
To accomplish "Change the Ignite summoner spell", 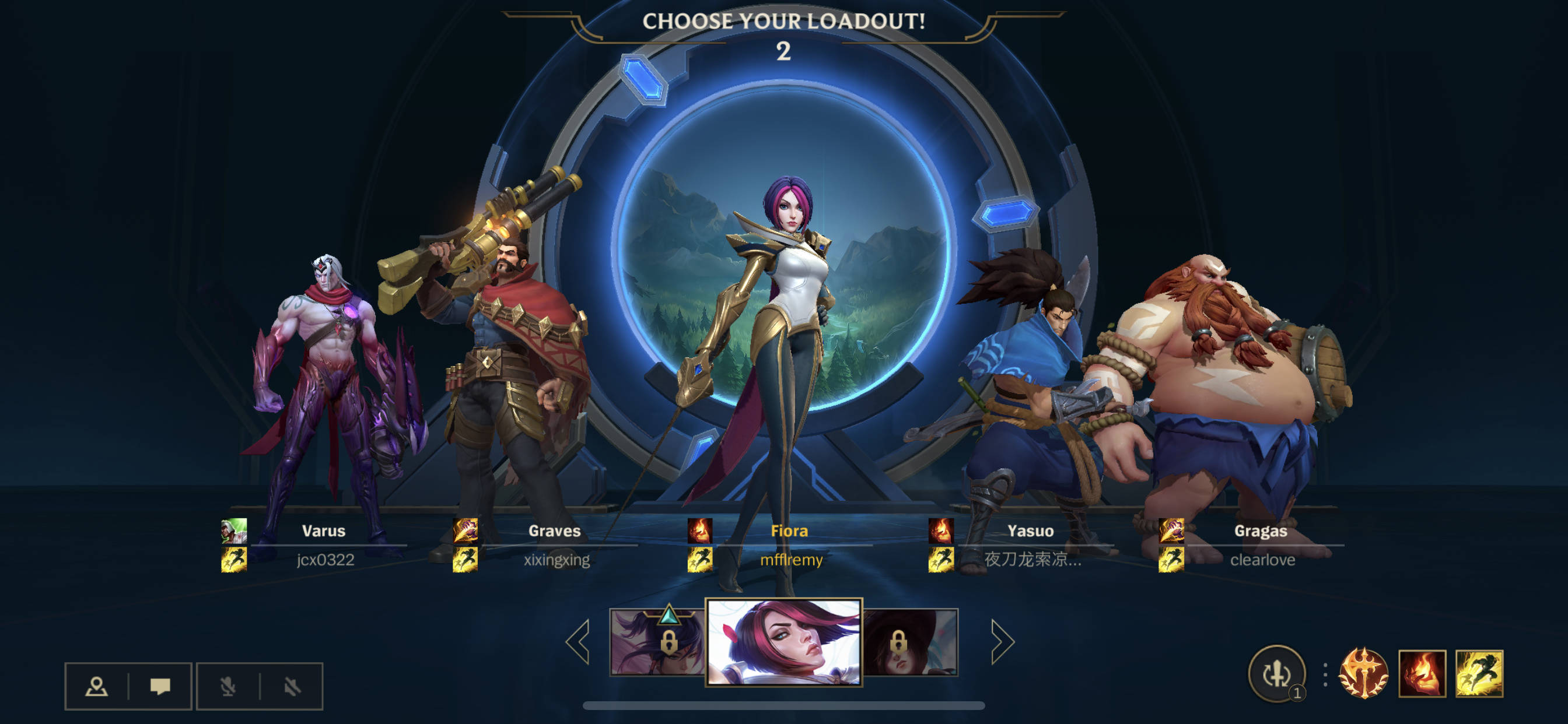I will [x=1422, y=673].
